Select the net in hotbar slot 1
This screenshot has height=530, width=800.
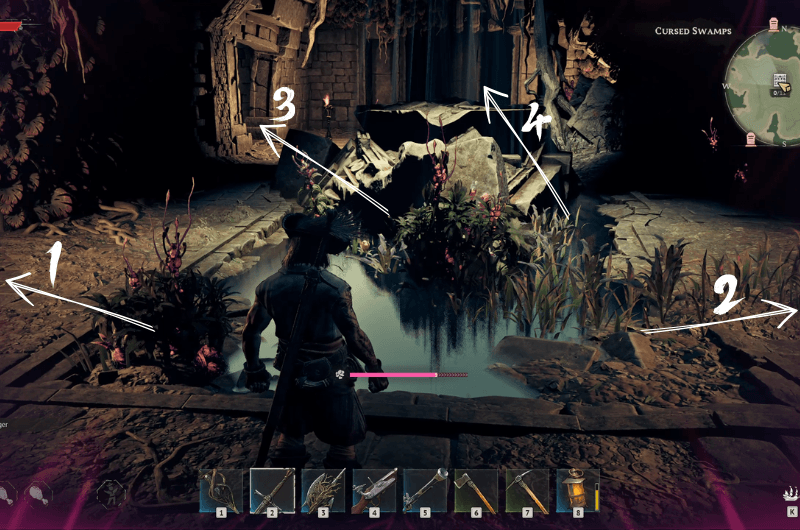tap(220, 491)
